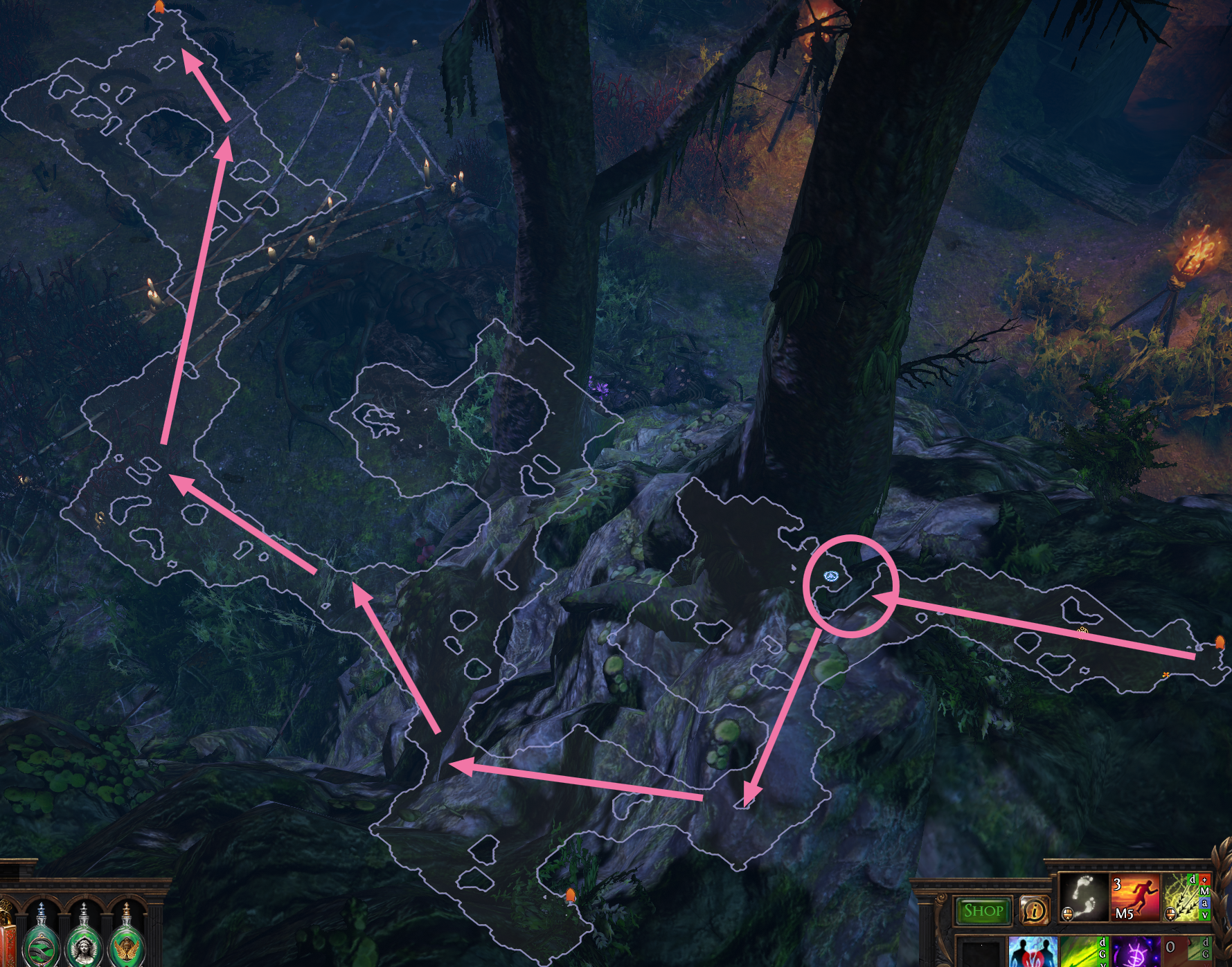Activate the purple rune orb skill
Image resolution: width=1232 pixels, height=967 pixels.
(1134, 952)
